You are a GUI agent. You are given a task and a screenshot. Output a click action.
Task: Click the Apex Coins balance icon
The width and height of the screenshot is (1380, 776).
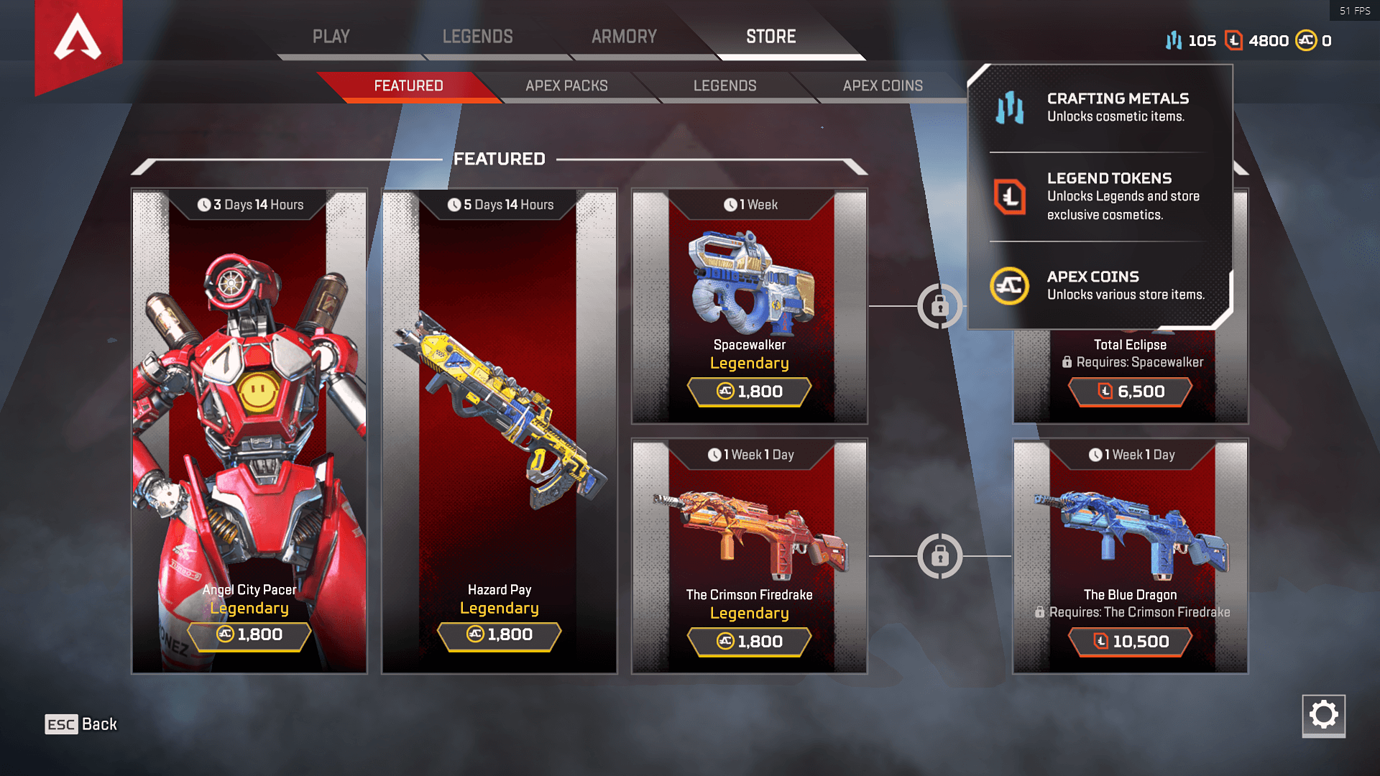click(x=1306, y=41)
